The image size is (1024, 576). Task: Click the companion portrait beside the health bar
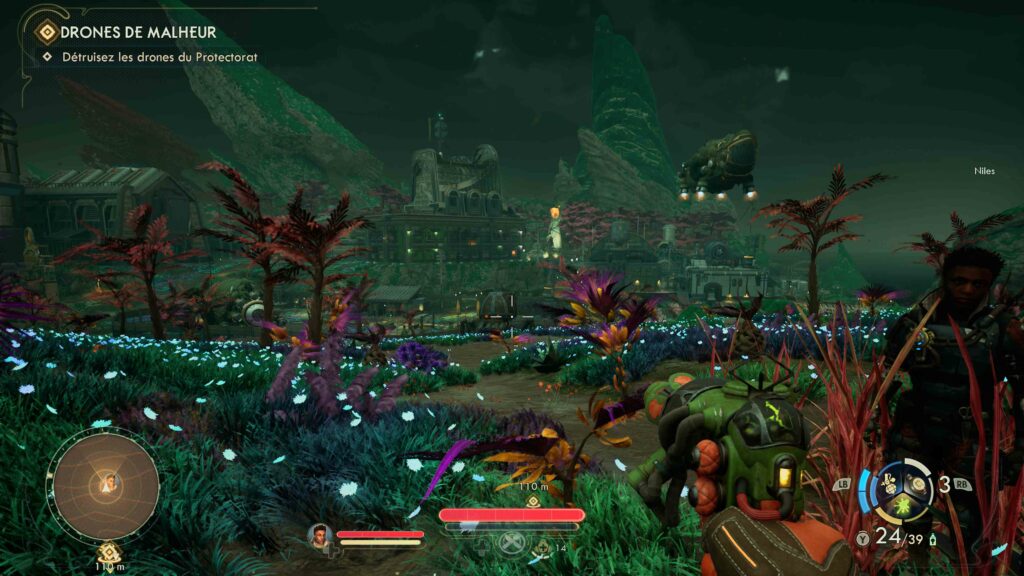coord(320,535)
